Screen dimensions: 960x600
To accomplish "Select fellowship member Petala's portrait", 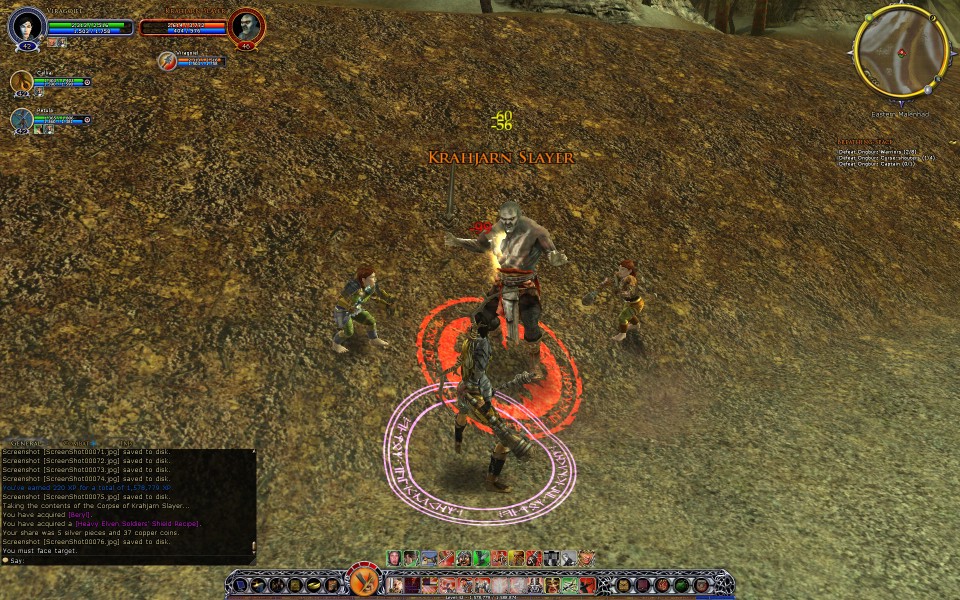I will click(x=22, y=120).
